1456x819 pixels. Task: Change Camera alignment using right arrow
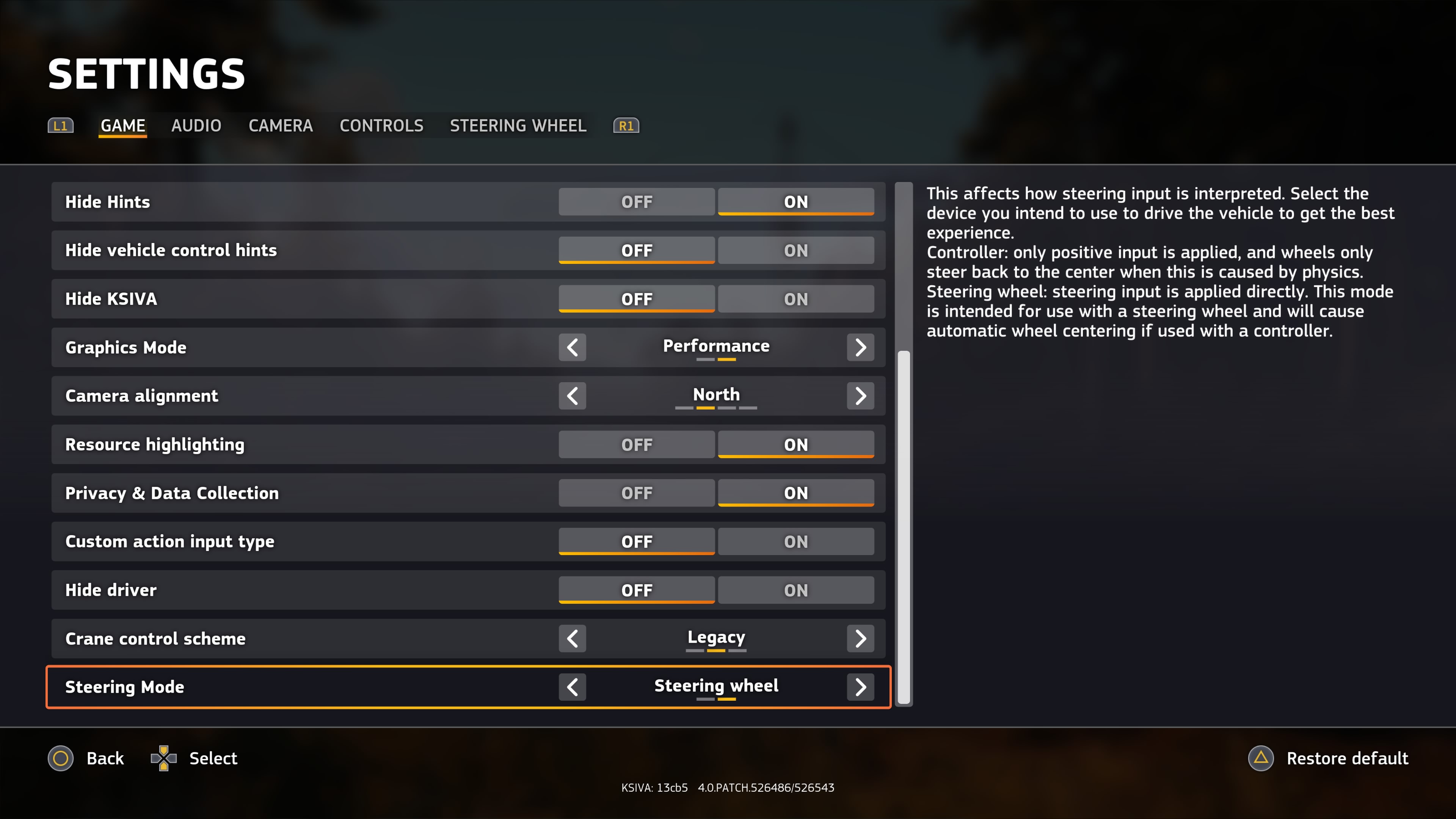[860, 395]
